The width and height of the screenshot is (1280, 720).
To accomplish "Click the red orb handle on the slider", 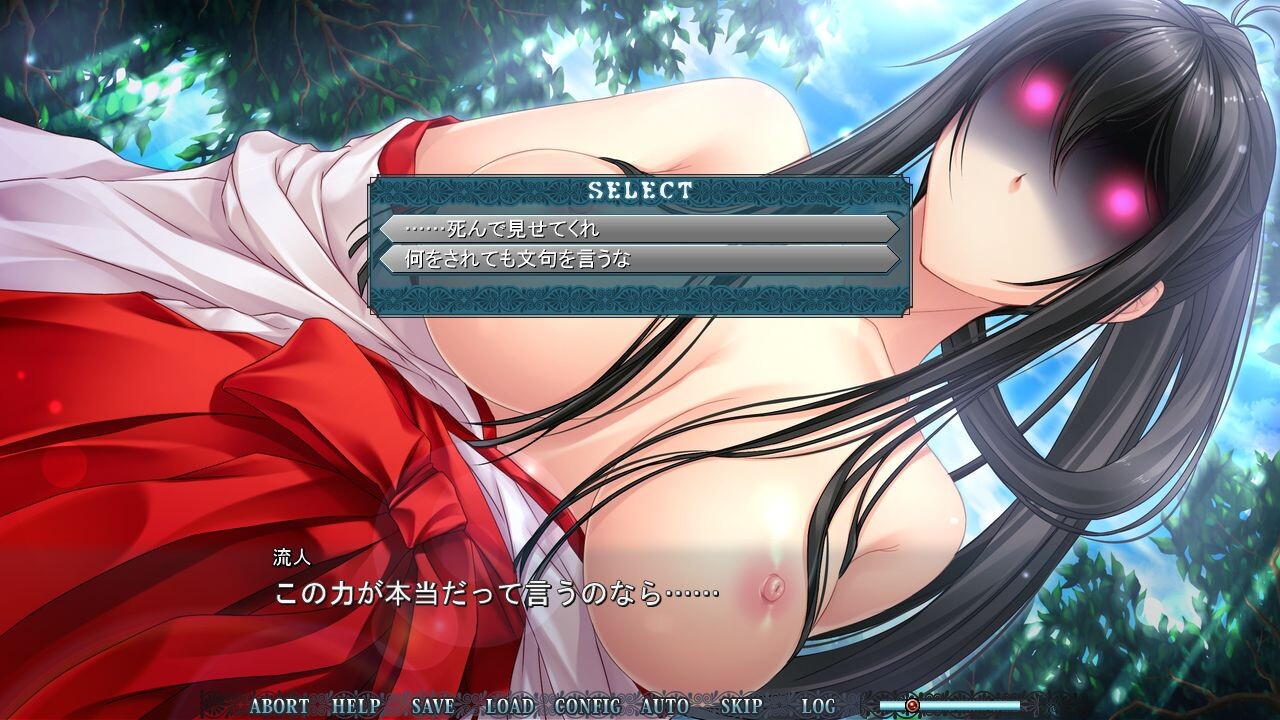I will point(914,703).
